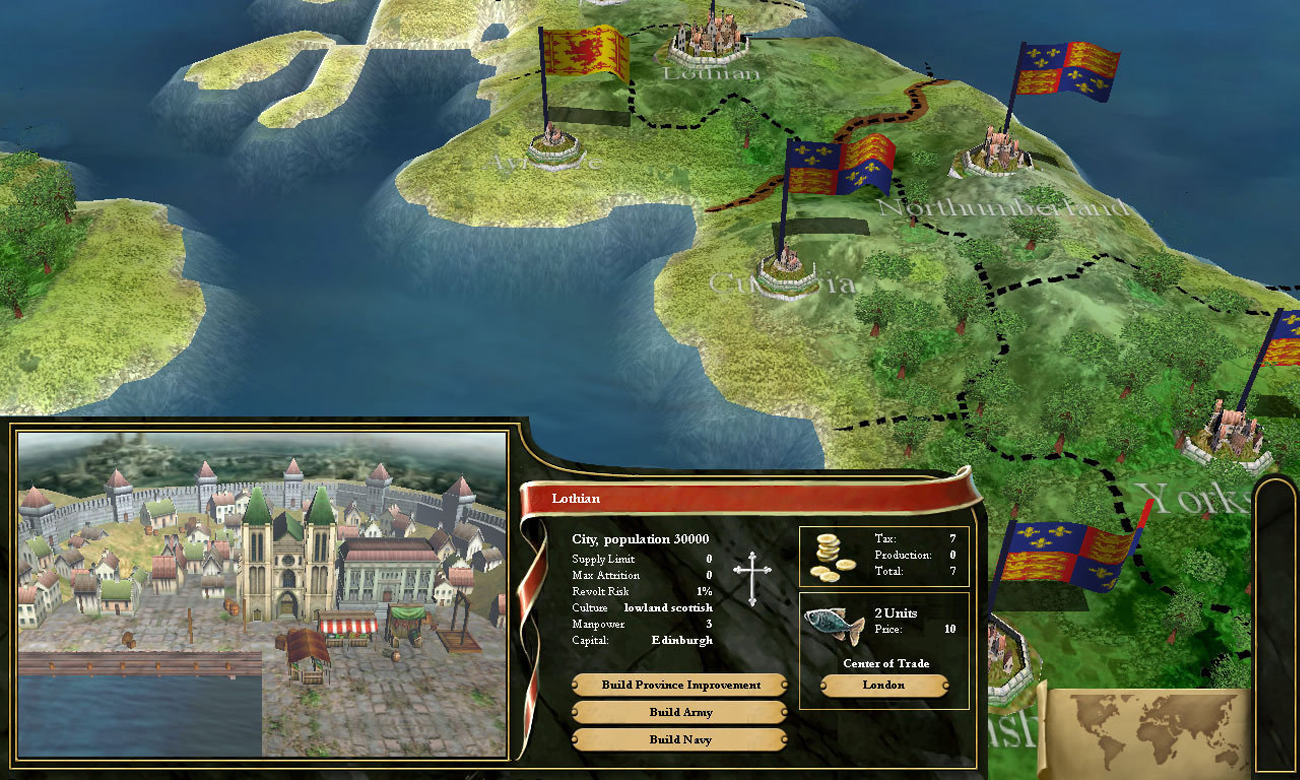The height and width of the screenshot is (780, 1300).
Task: Click the Lothian province banner title
Action: [x=575, y=497]
